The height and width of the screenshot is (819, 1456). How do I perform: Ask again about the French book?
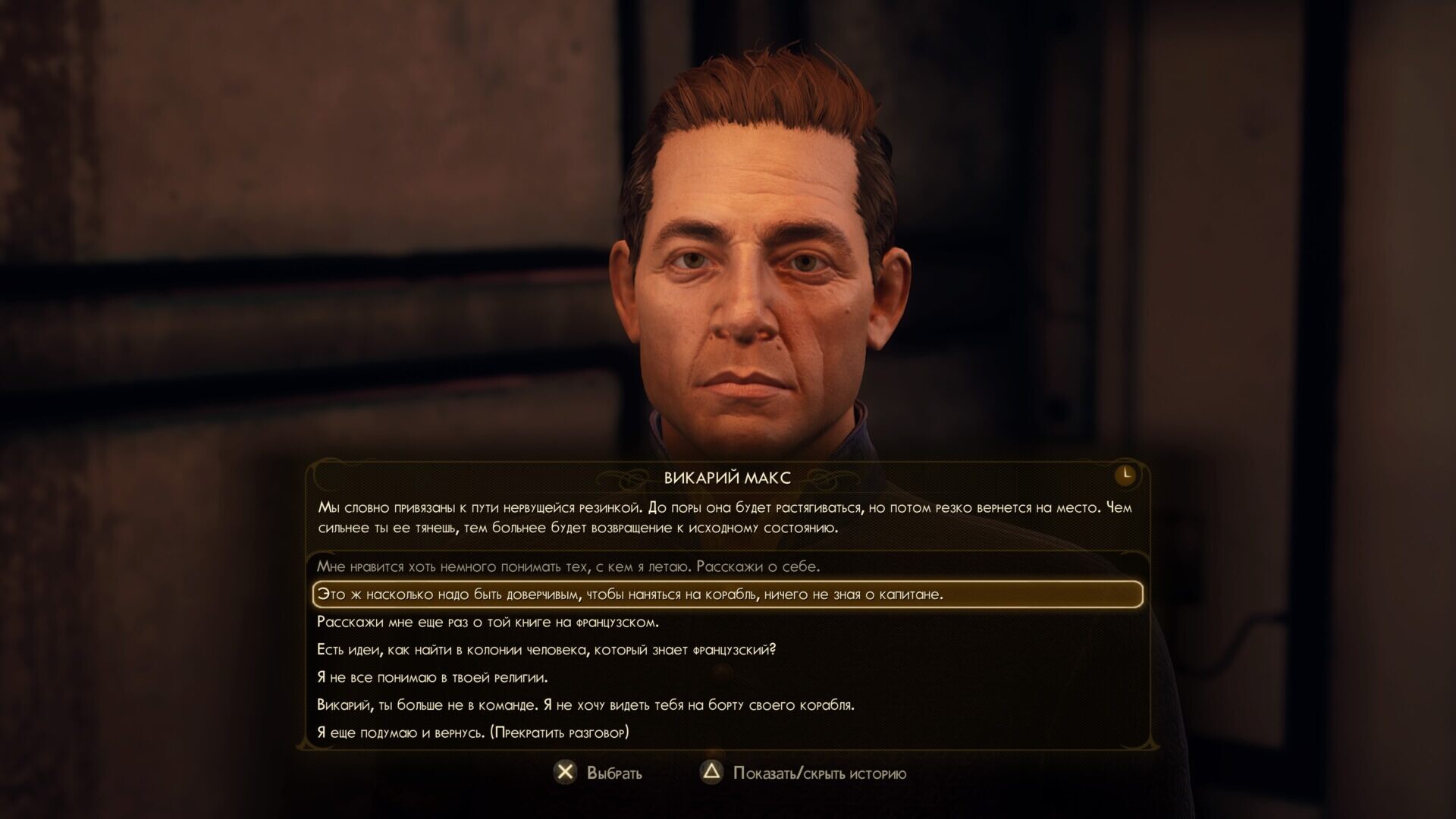pyautogui.click(x=488, y=622)
